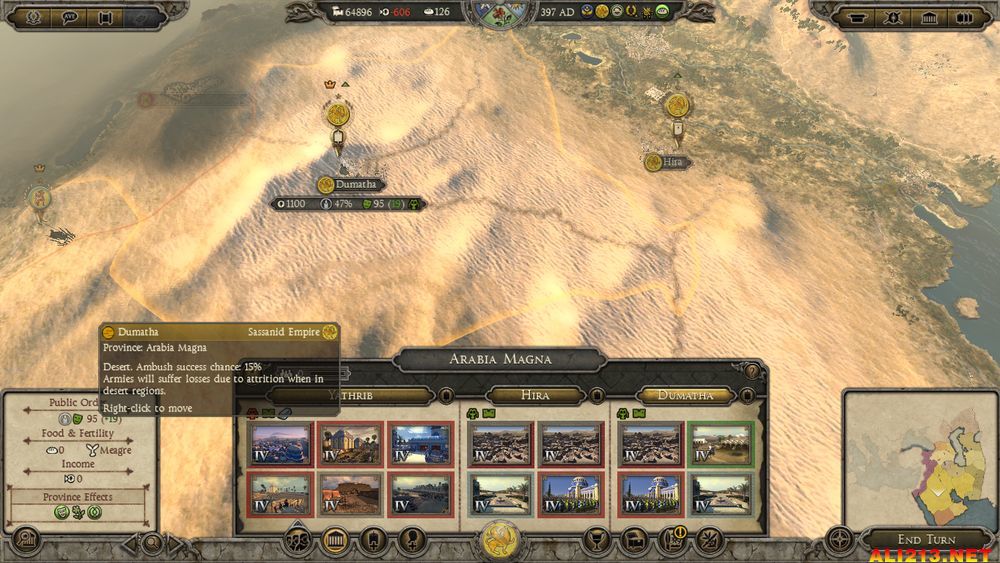Open the button with the exclamation alert
This screenshot has width=1000, height=563.
(673, 540)
